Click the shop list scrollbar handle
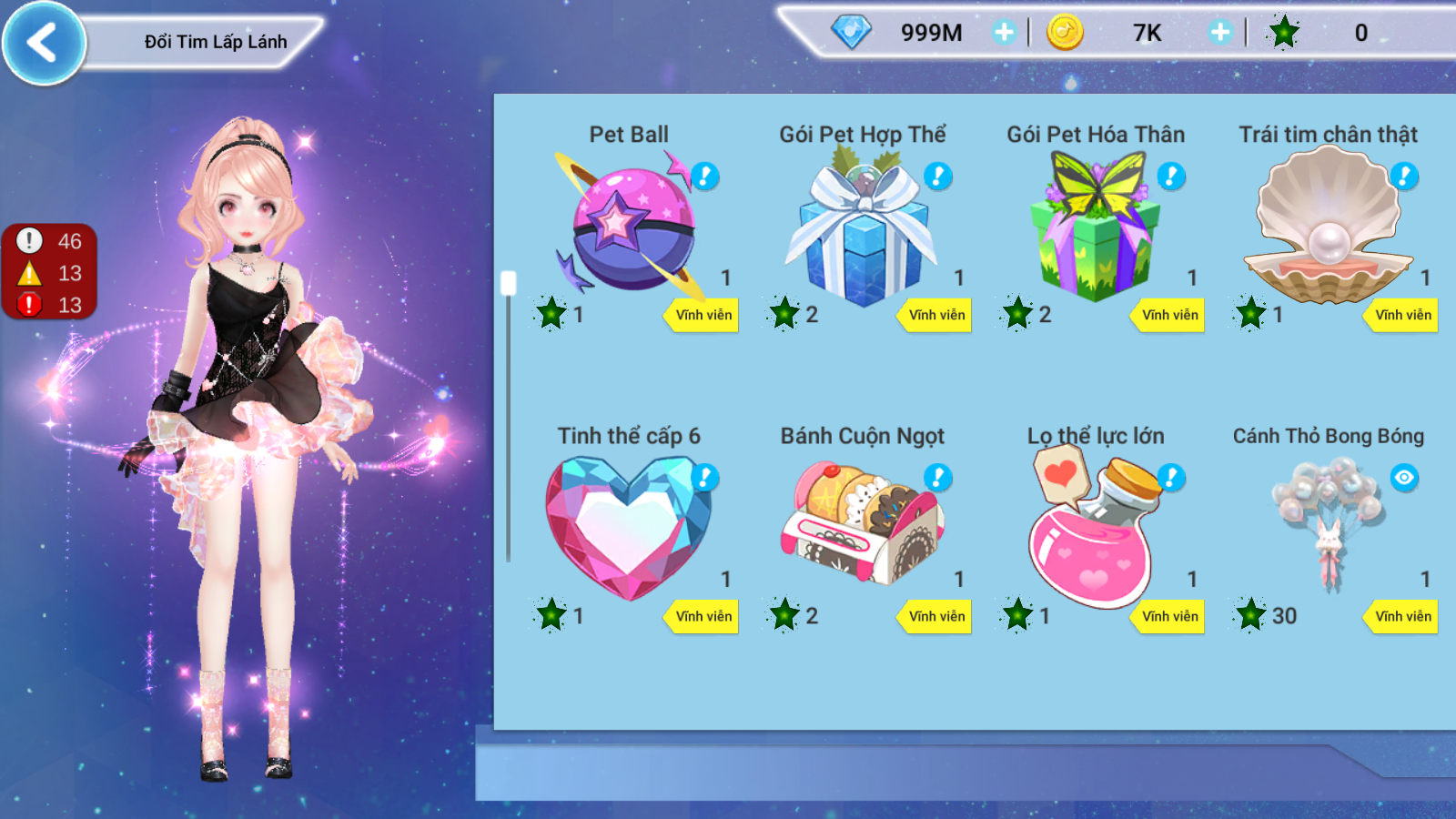Screen dimensions: 1456x819 coord(509,283)
